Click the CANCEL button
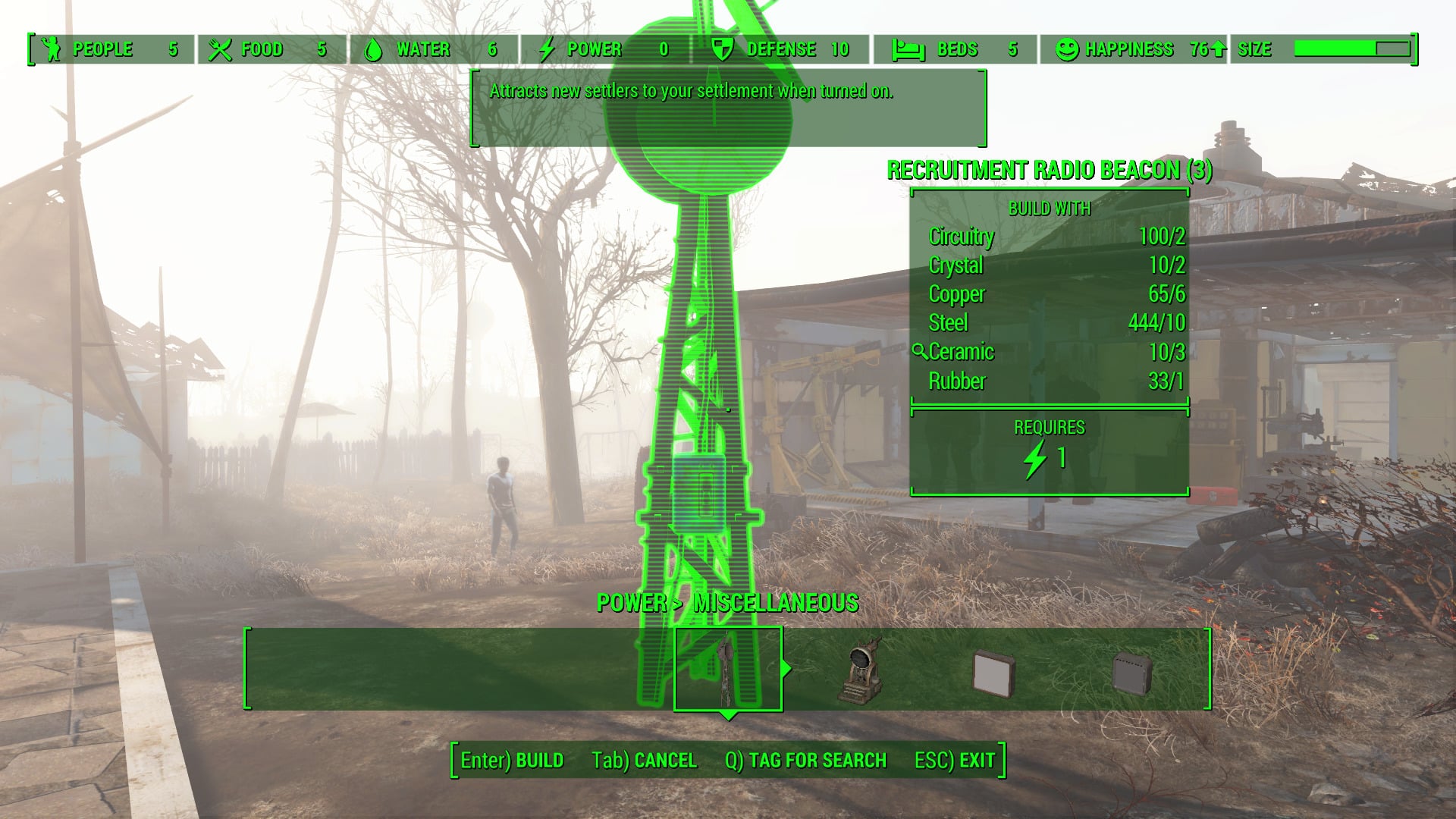This screenshot has width=1456, height=819. click(x=644, y=760)
